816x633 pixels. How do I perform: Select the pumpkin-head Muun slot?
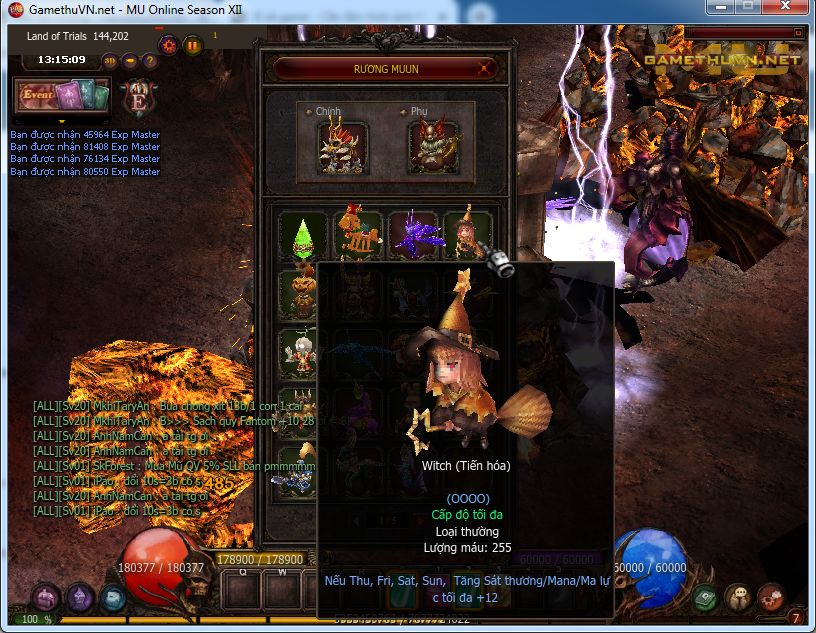(x=302, y=292)
